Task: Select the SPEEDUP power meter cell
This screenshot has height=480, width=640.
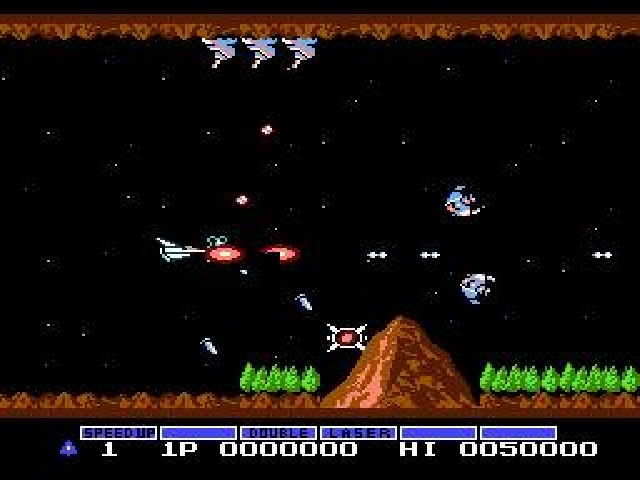Action: (x=118, y=433)
